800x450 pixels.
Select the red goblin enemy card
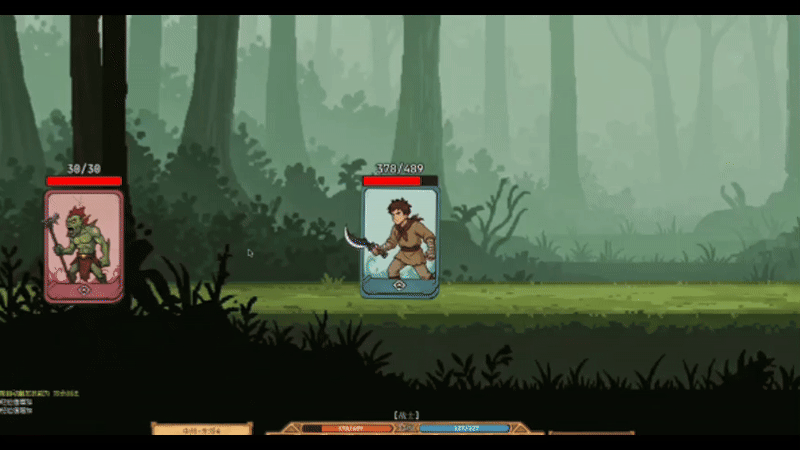[x=84, y=245]
